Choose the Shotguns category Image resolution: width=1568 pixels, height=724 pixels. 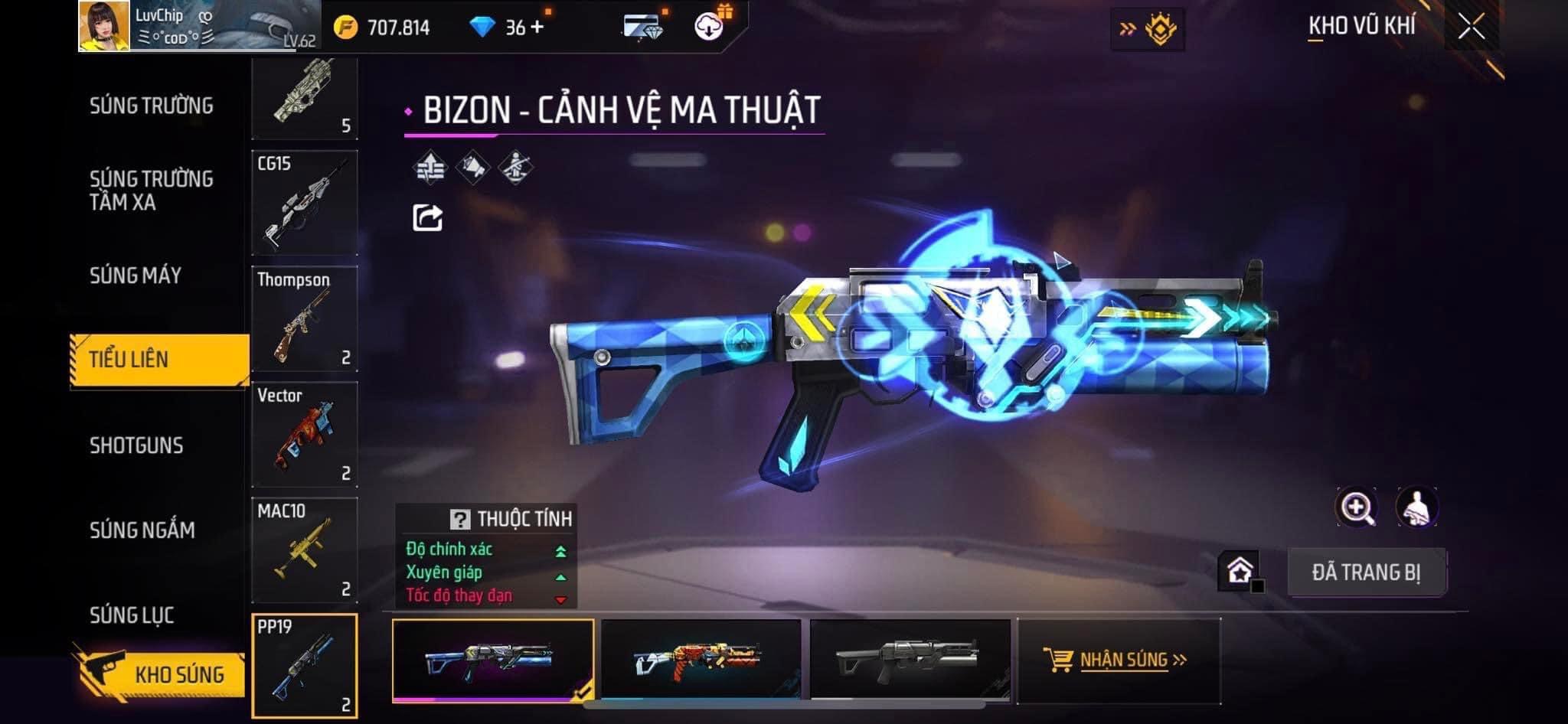(x=136, y=445)
